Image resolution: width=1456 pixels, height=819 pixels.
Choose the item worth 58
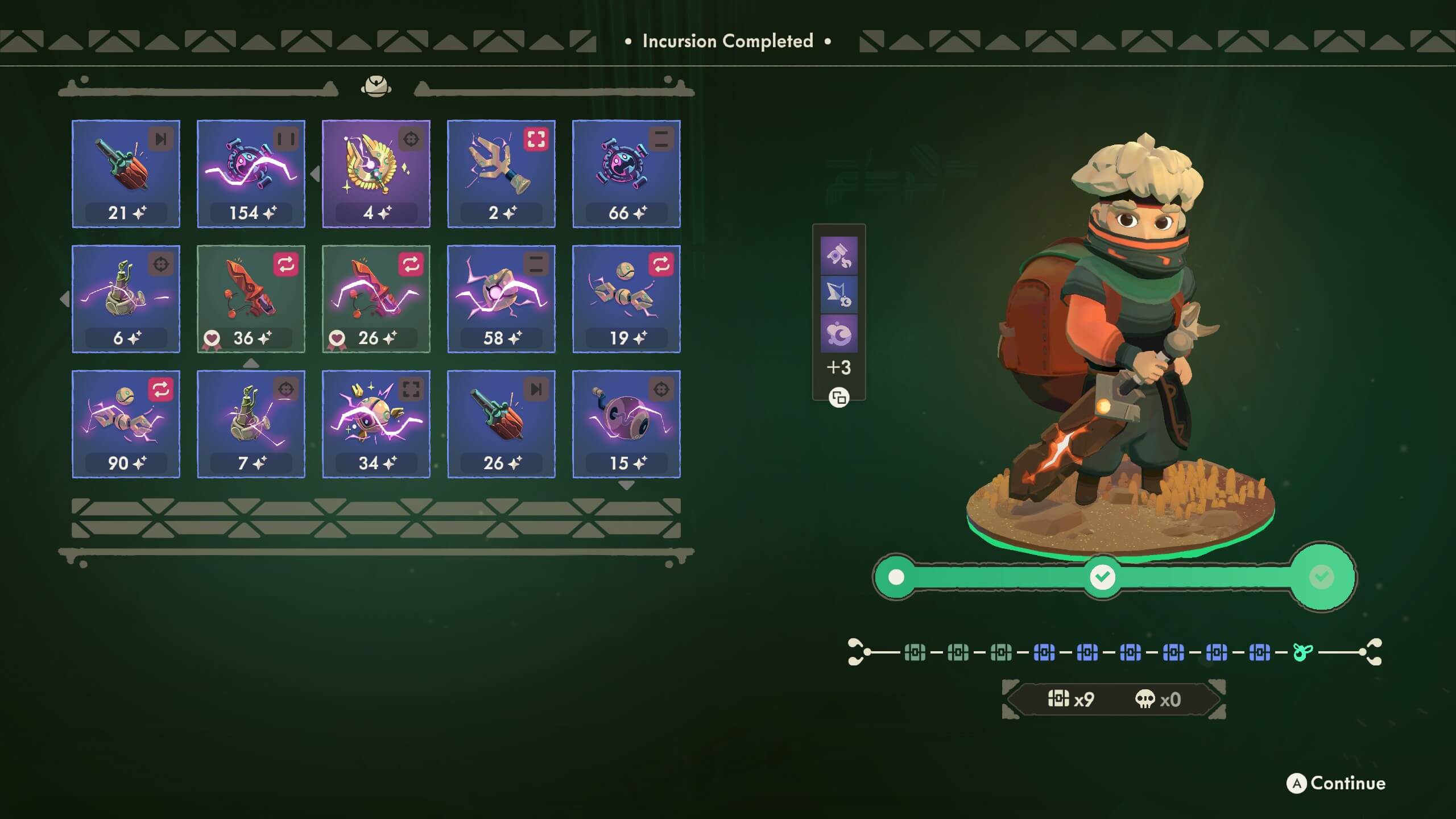501,299
